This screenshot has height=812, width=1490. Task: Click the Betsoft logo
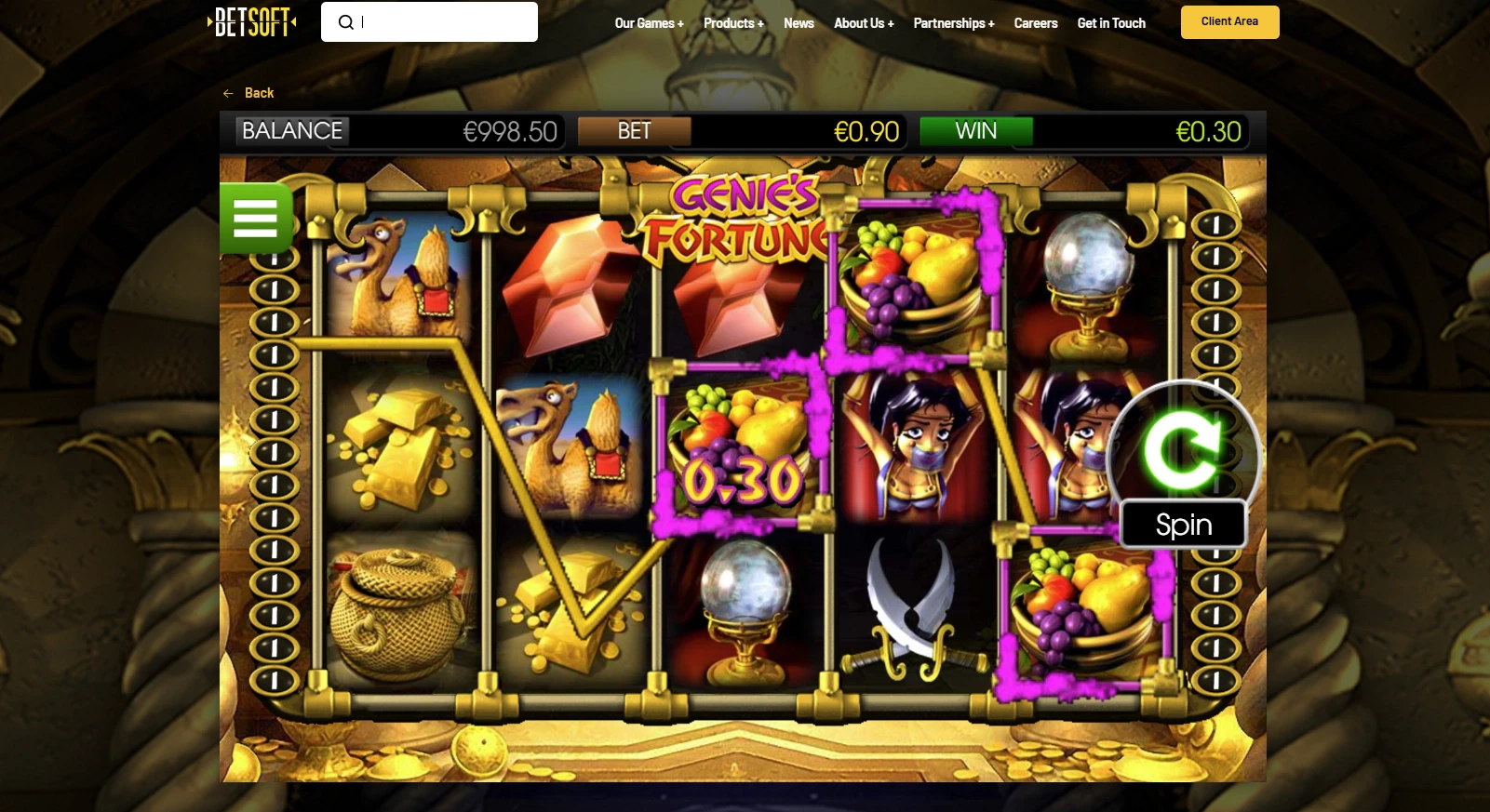point(249,21)
